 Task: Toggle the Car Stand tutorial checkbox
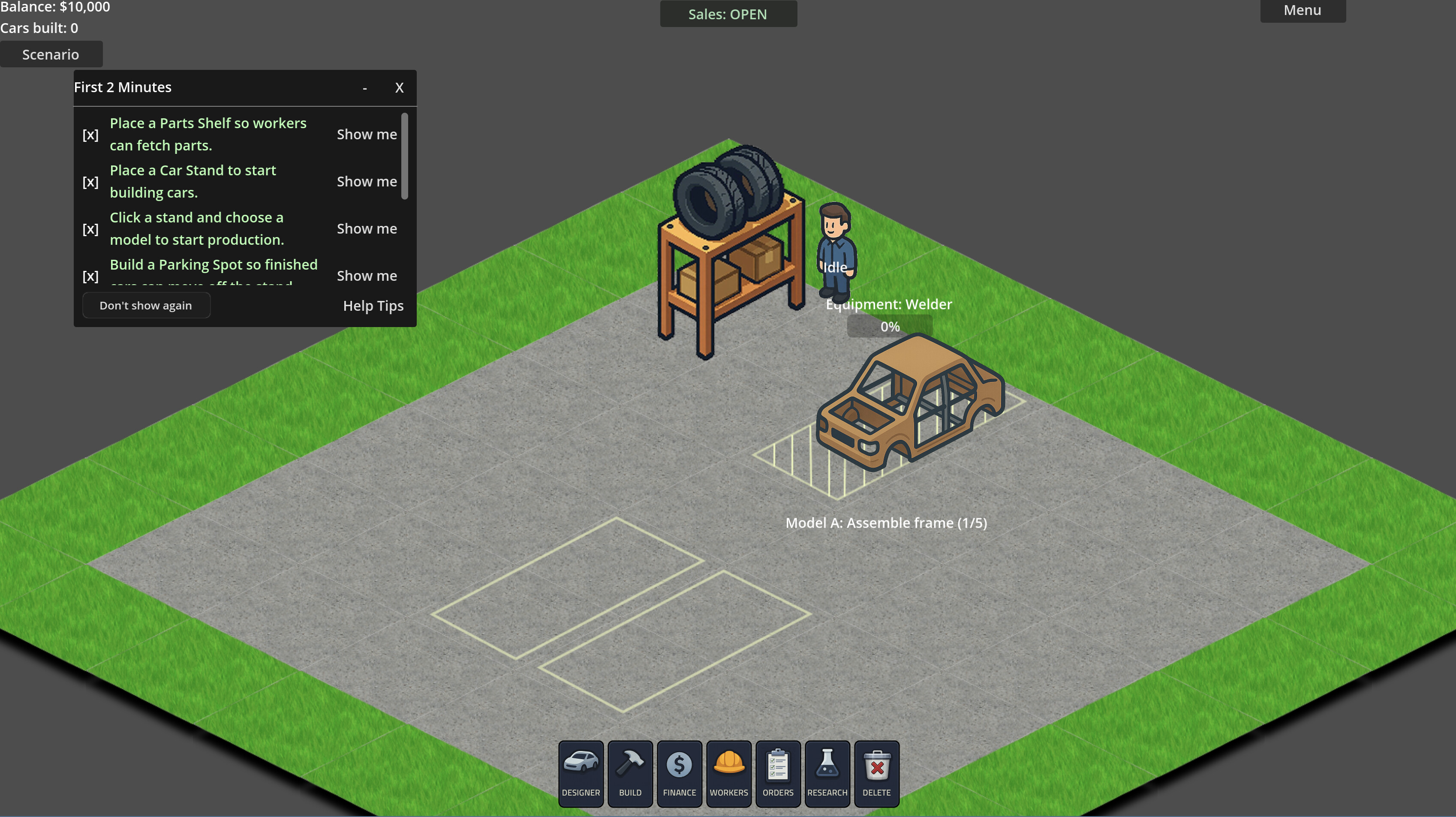tap(90, 182)
